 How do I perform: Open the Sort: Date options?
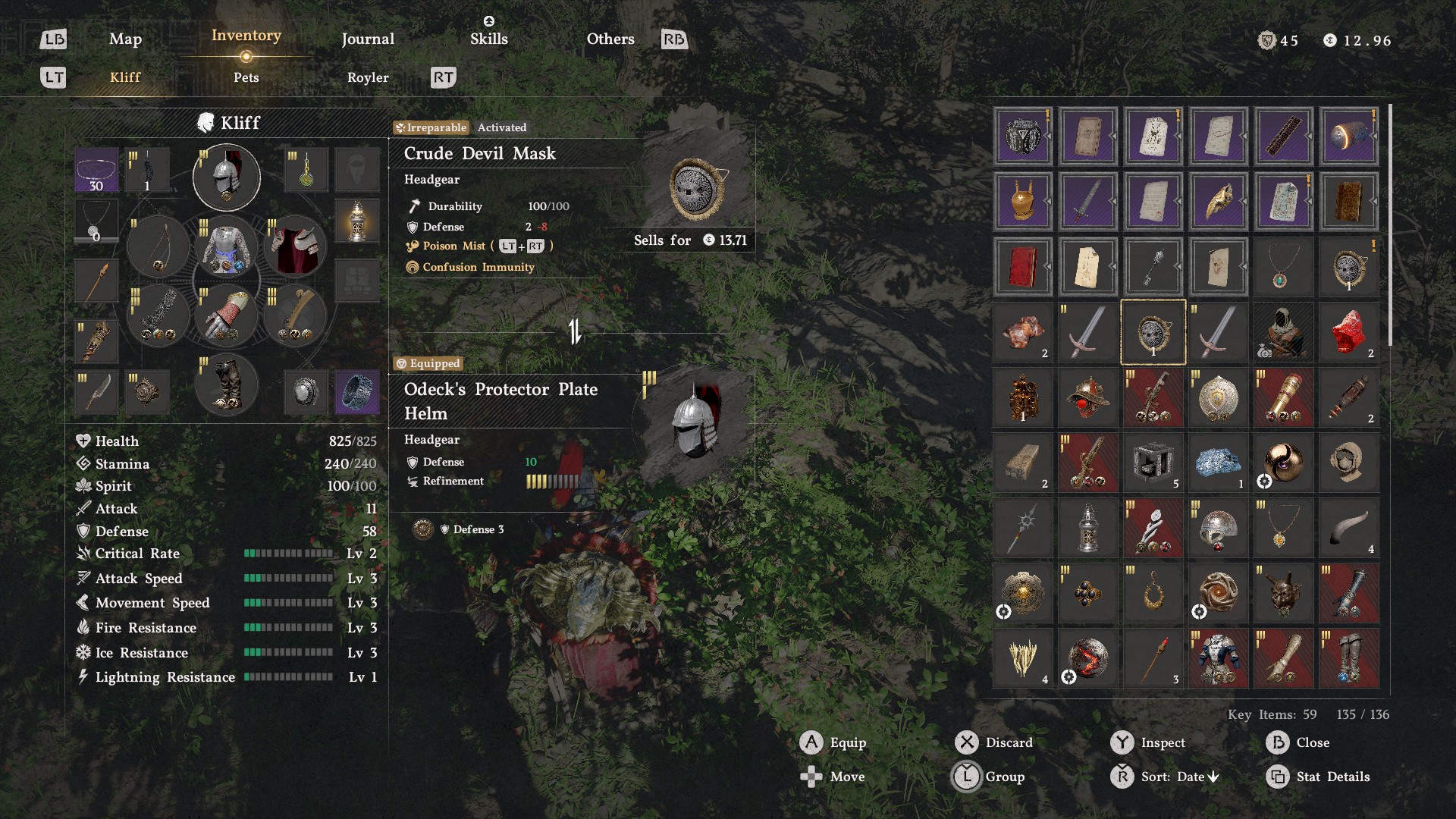(1181, 777)
